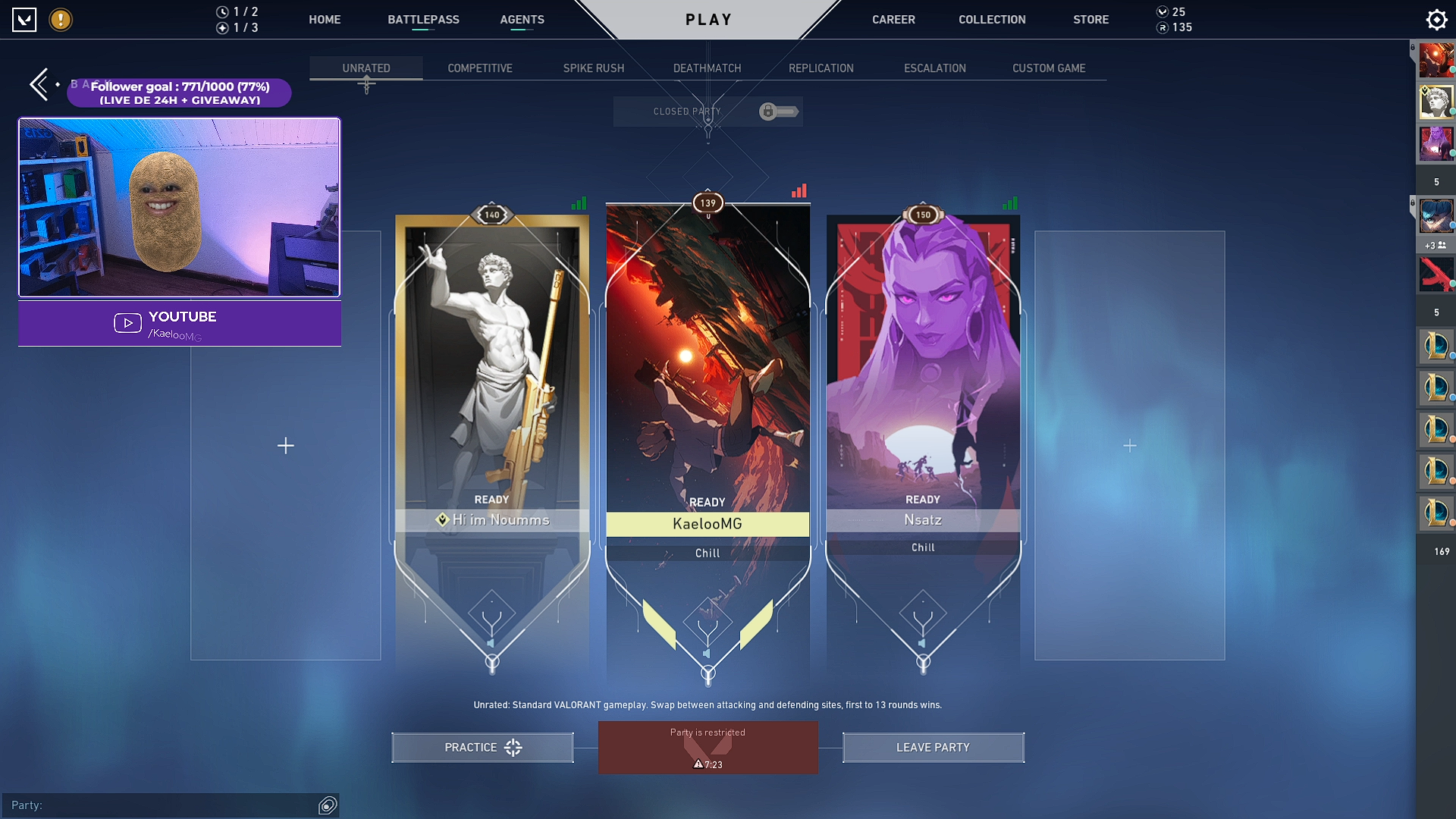Choose the Deathmatch mode tab

tap(707, 68)
